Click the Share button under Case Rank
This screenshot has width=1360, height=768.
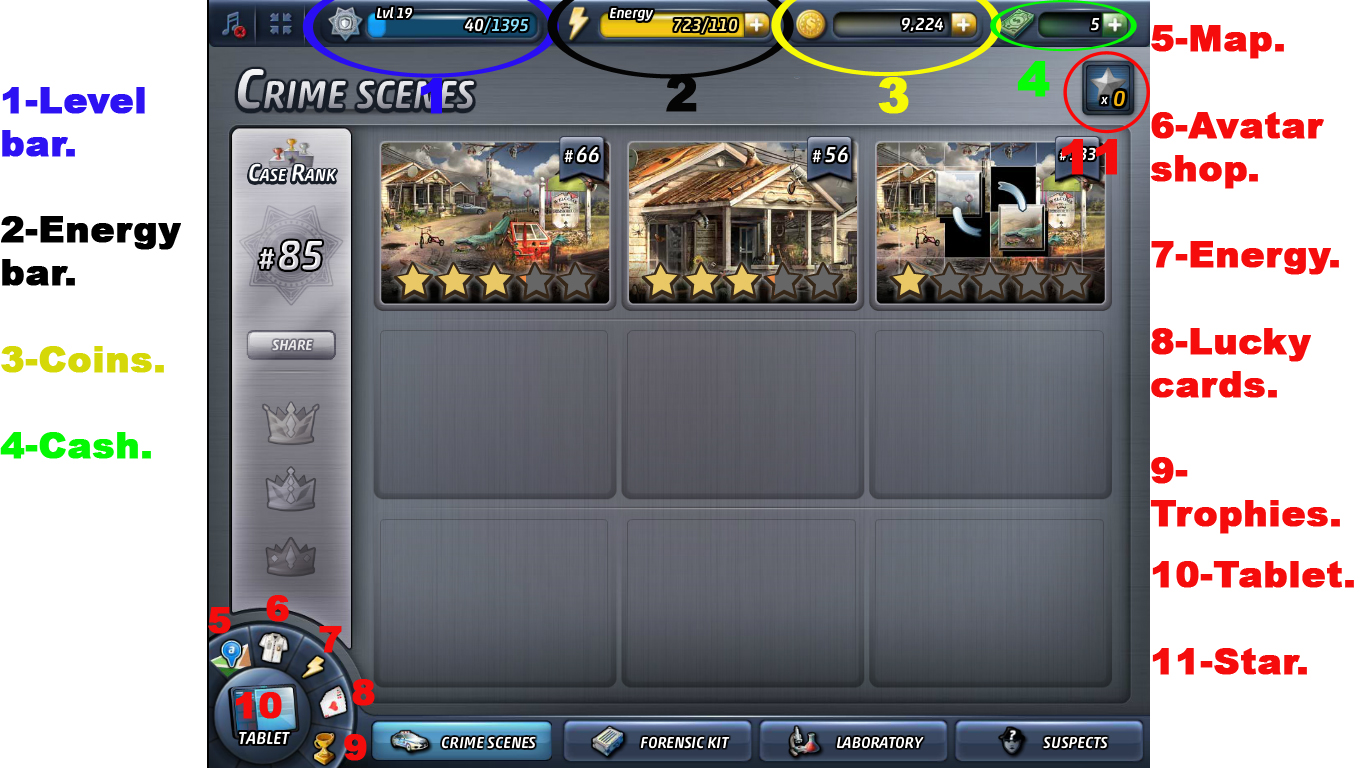291,345
